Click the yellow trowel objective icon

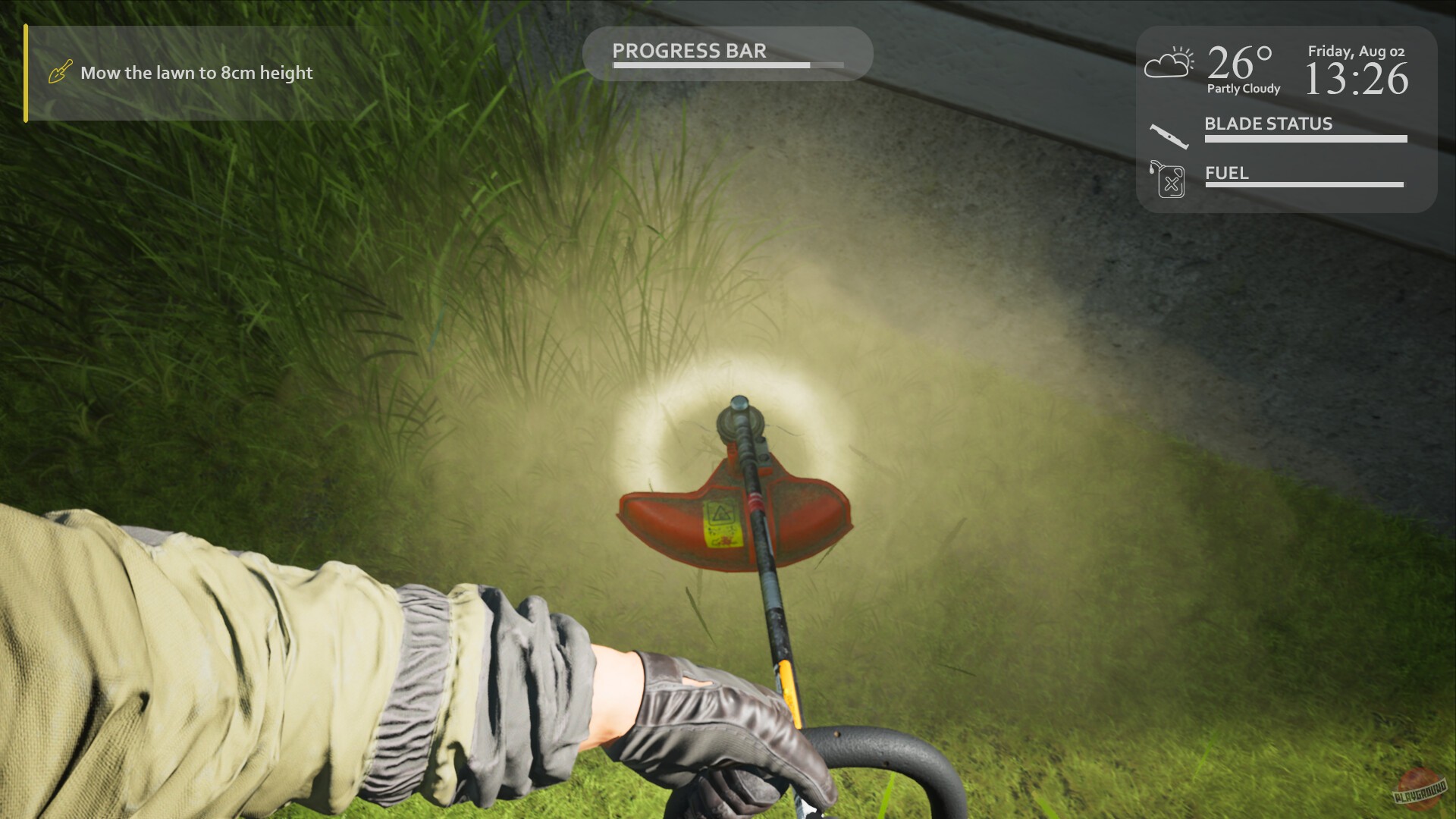pyautogui.click(x=59, y=72)
